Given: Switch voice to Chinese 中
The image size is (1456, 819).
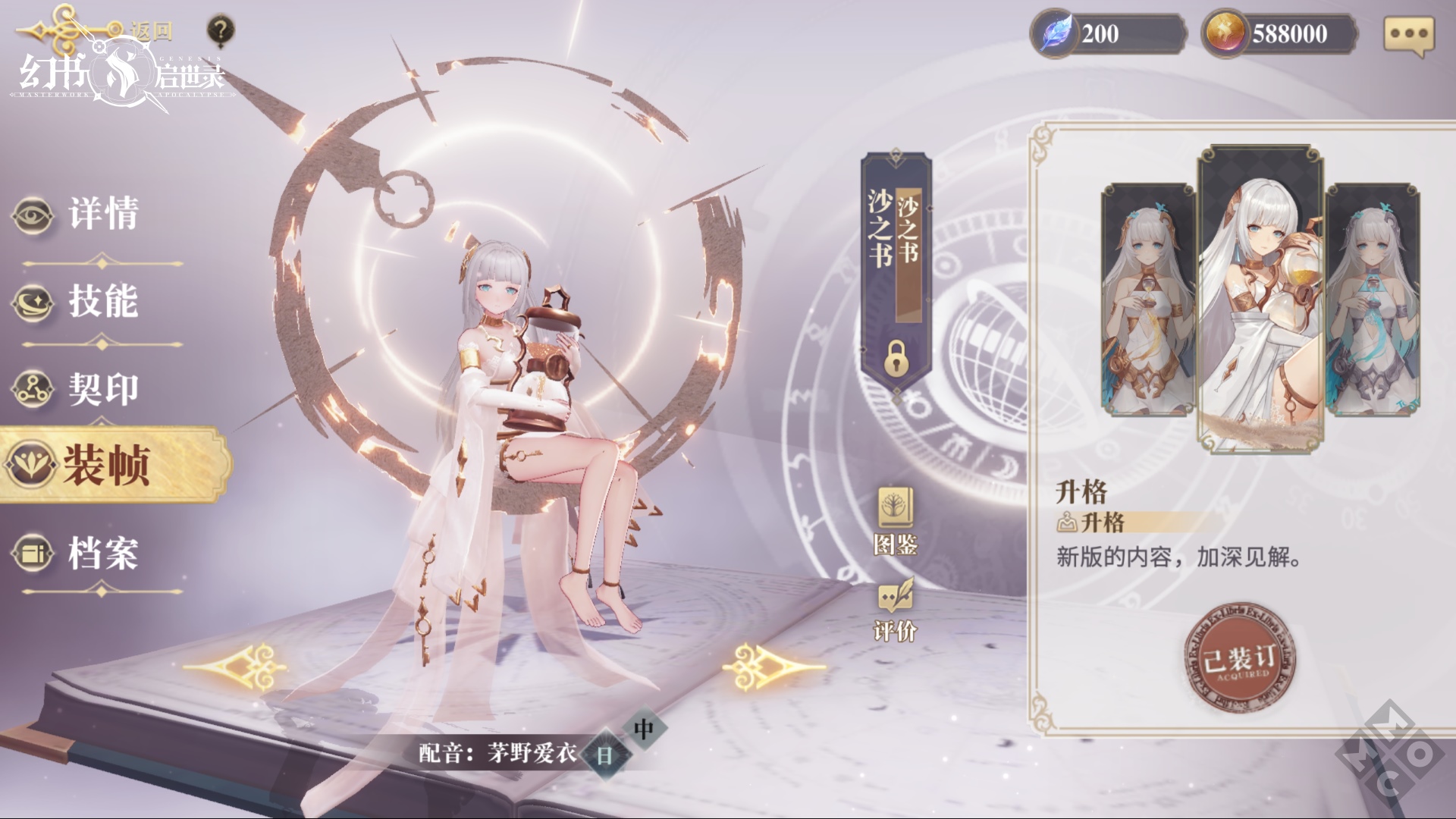Looking at the screenshot, I should (x=643, y=730).
